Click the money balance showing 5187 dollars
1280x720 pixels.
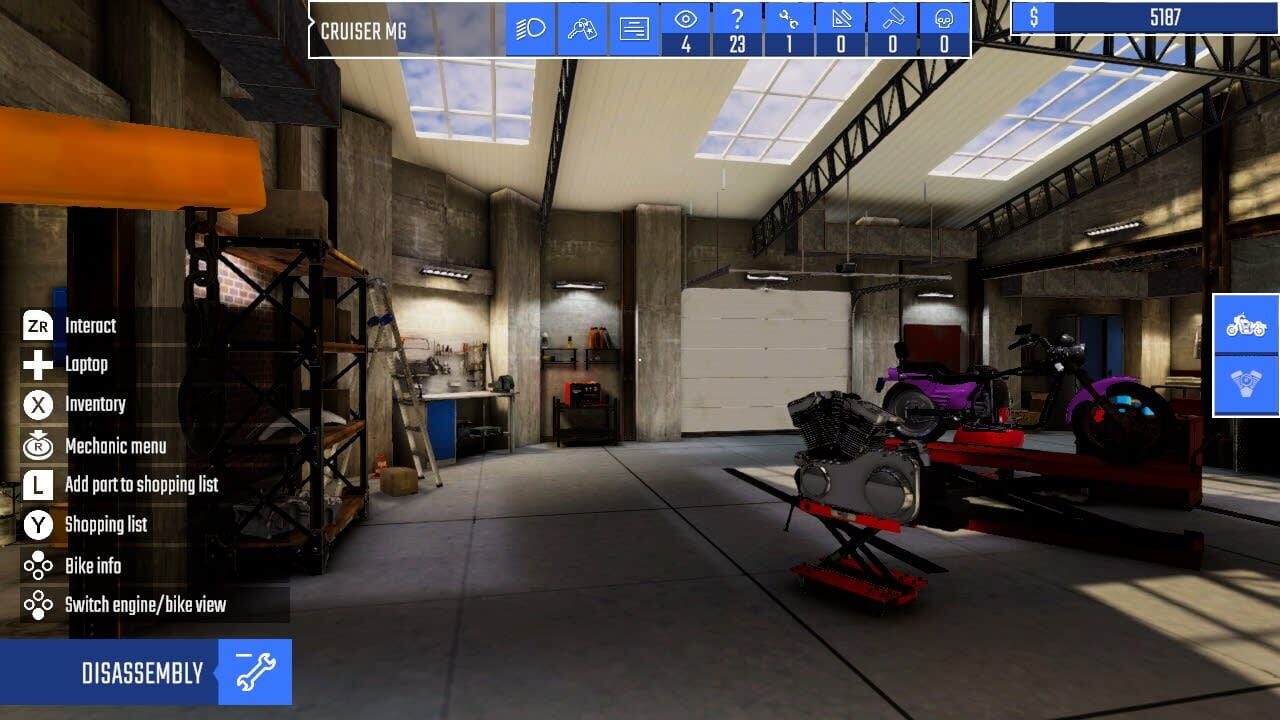(1140, 17)
